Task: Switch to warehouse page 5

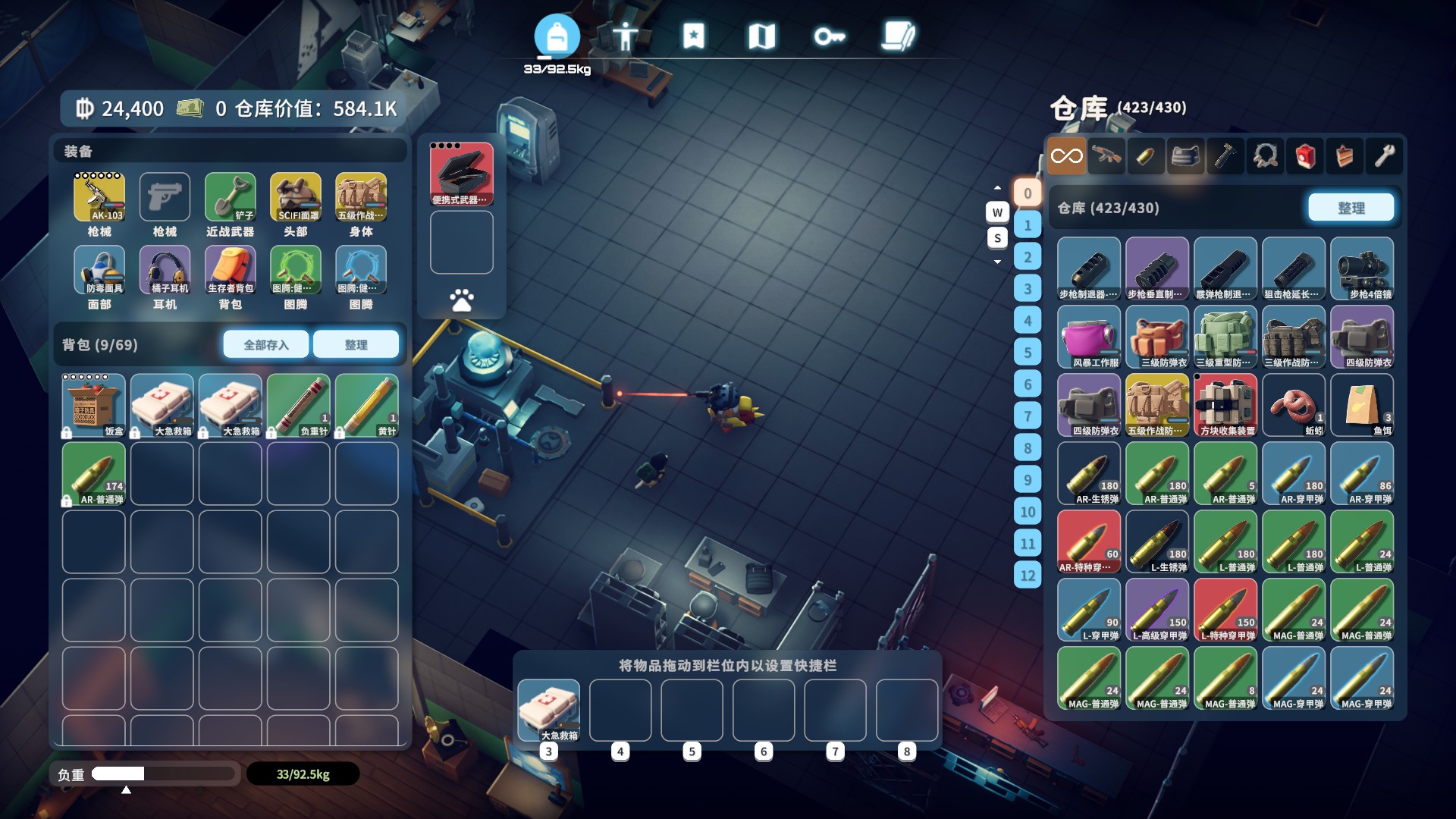Action: coord(1028,352)
